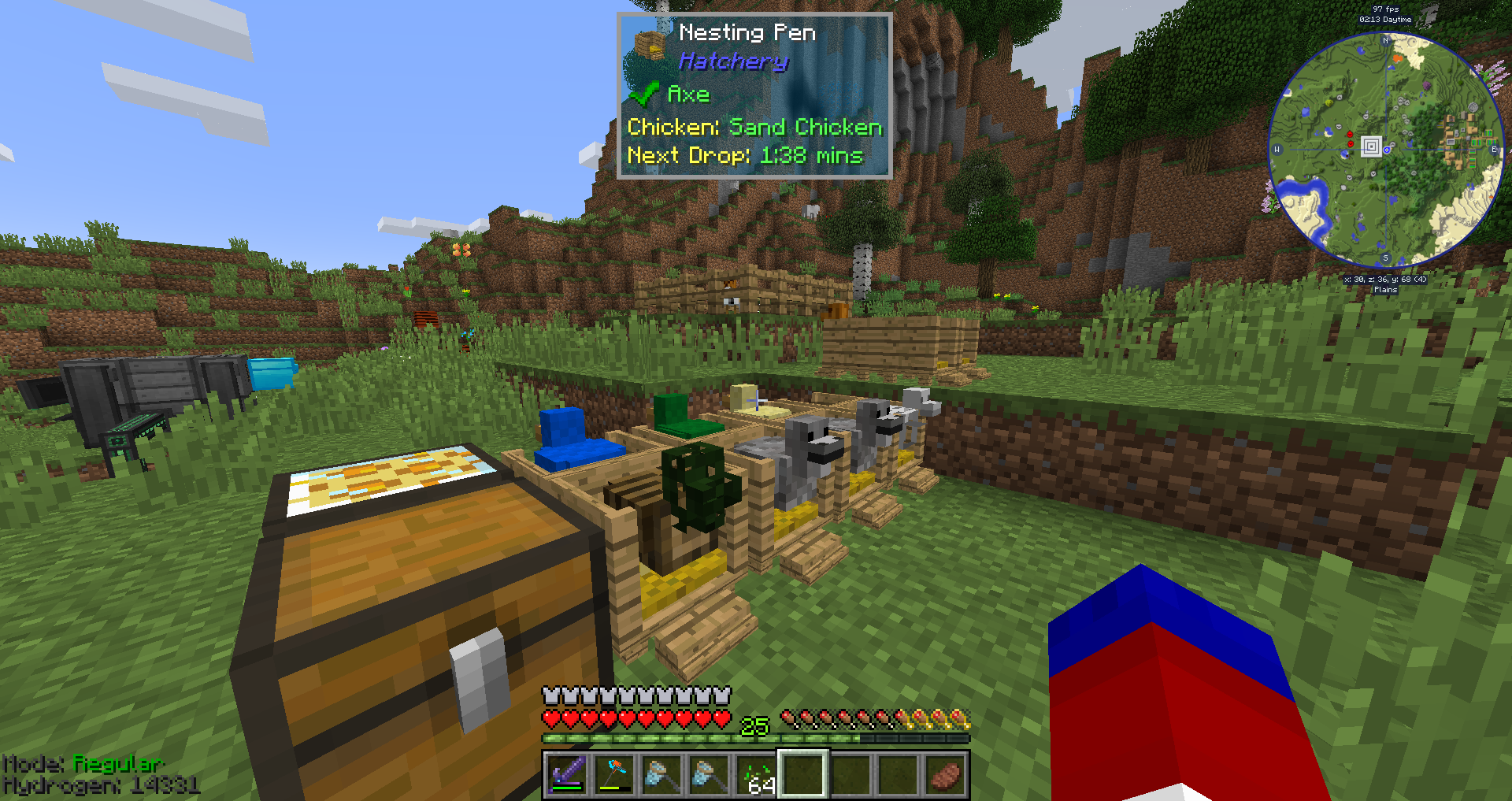Expand the Plains biome label below the minimap
This screenshot has height=801, width=1512.
pos(1386,289)
